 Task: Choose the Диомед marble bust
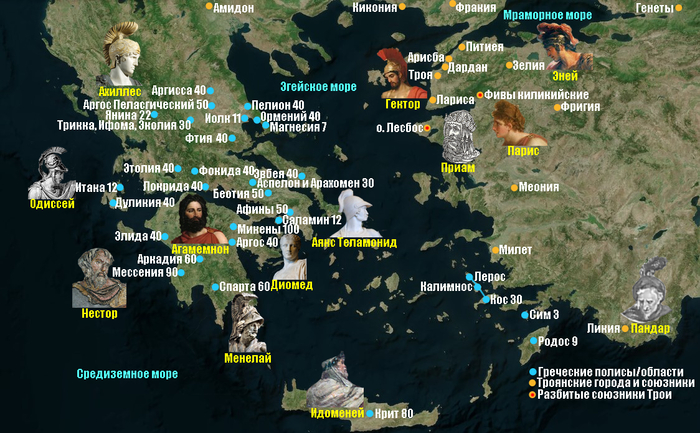pos(291,256)
